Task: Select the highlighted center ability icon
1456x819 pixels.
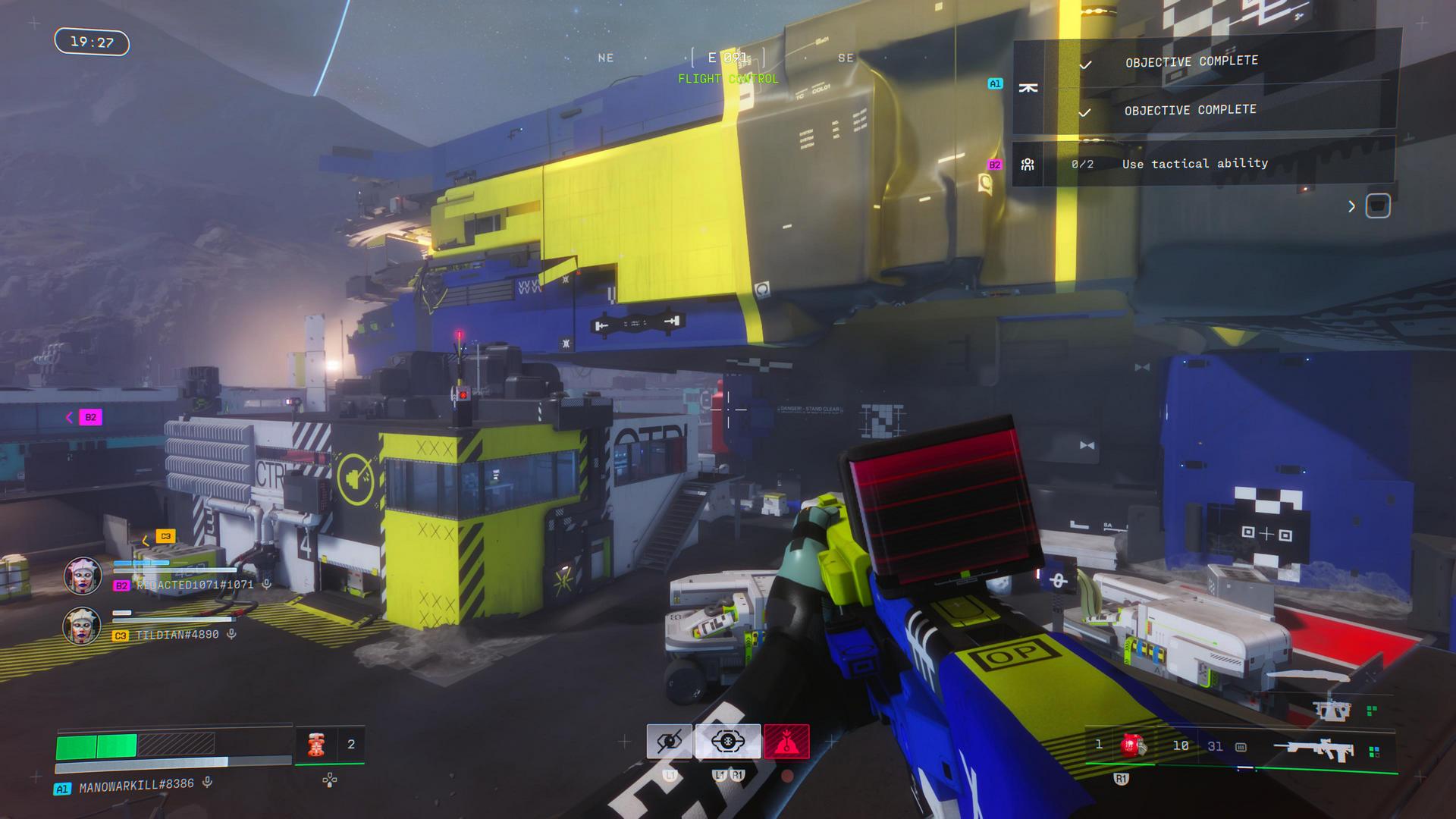Action: 727,742
